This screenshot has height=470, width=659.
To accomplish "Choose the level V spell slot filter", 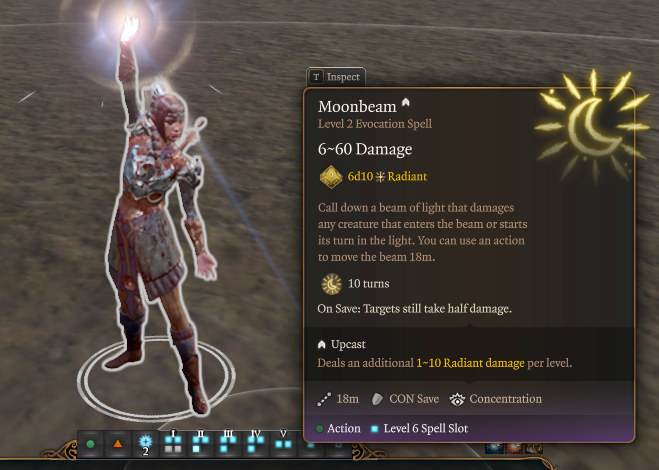I will tap(283, 443).
